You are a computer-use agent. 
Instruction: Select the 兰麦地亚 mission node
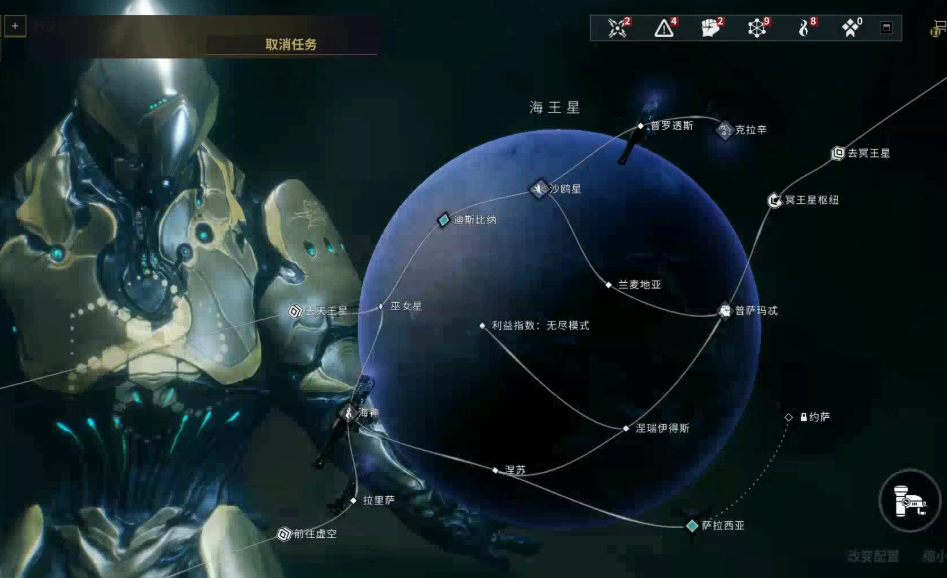(608, 285)
